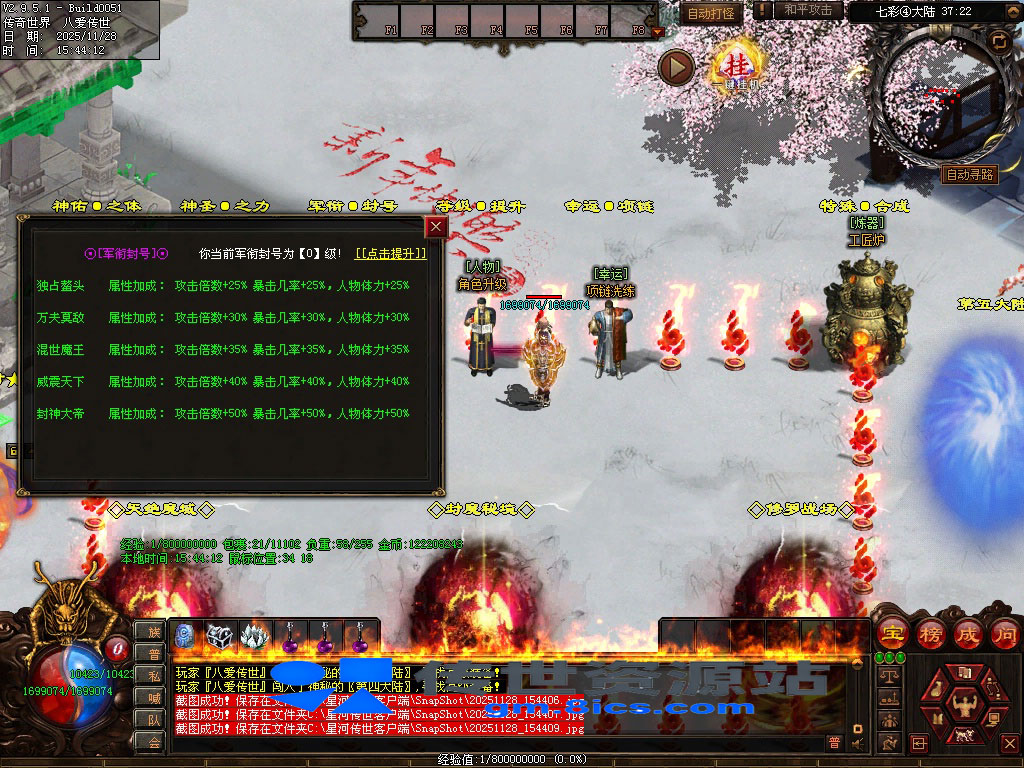Open the 成 achievement menu
1024x768 pixels.
(968, 633)
